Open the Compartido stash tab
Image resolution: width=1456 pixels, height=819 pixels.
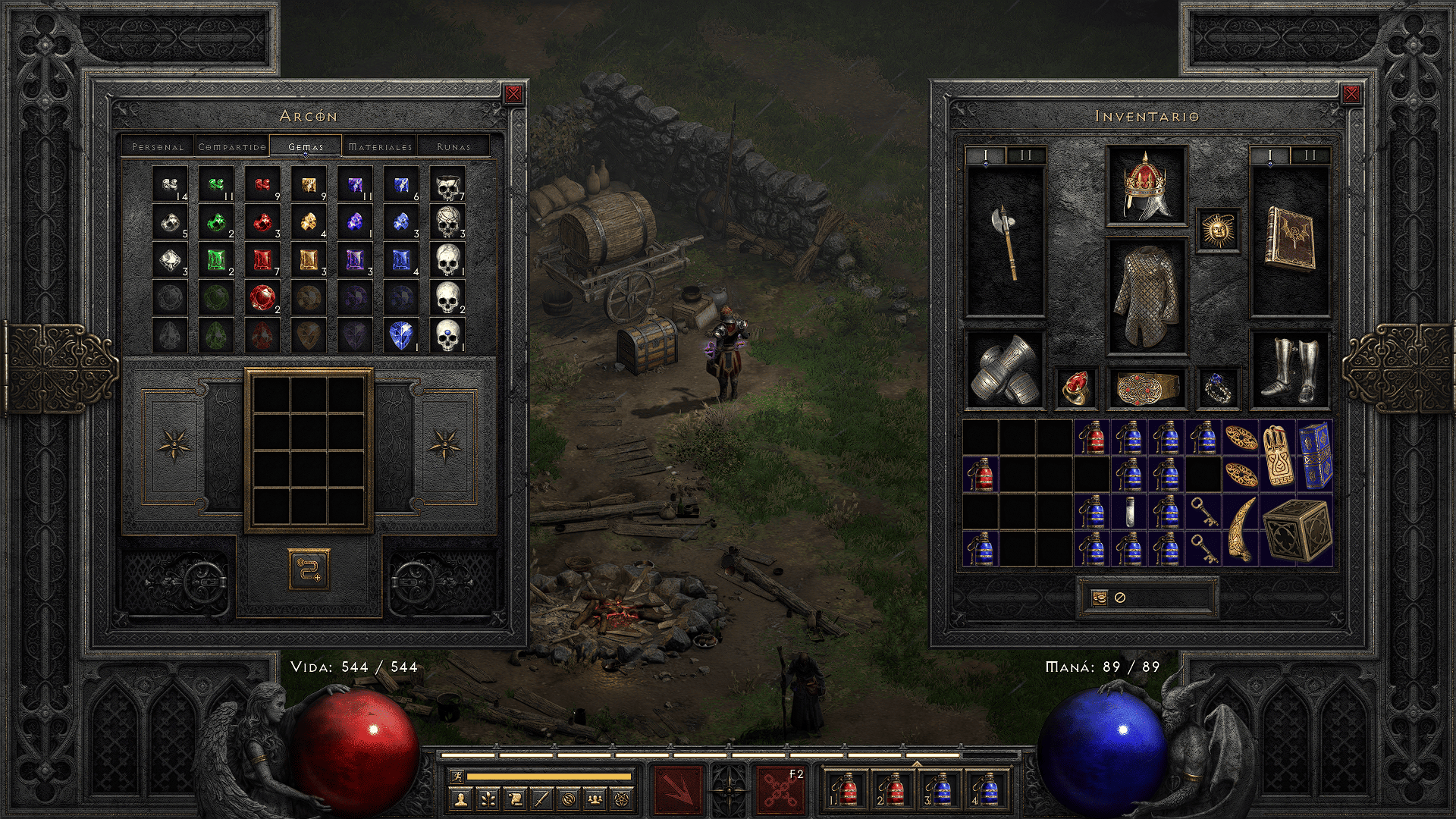click(232, 147)
